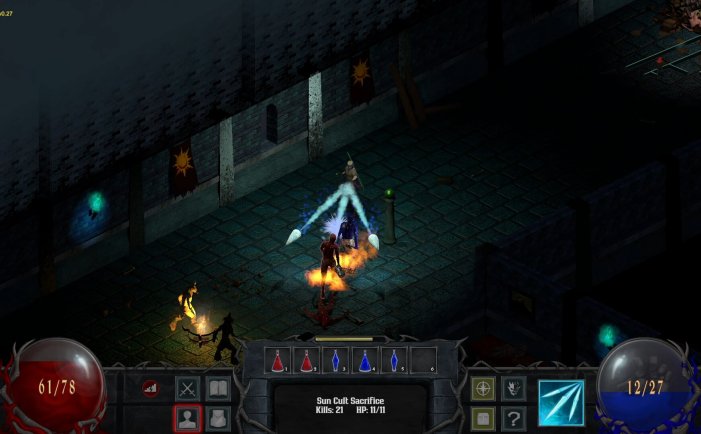The width and height of the screenshot is (701, 434).
Task: Drink the blue mana potion in slot 3
Action: [x=337, y=360]
